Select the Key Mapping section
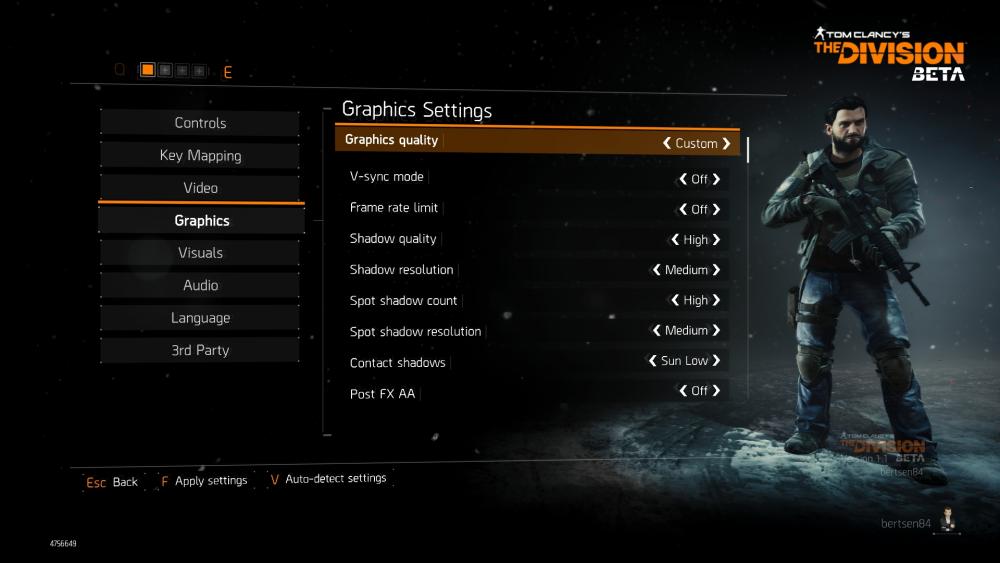This screenshot has height=563, width=1000. 200,156
